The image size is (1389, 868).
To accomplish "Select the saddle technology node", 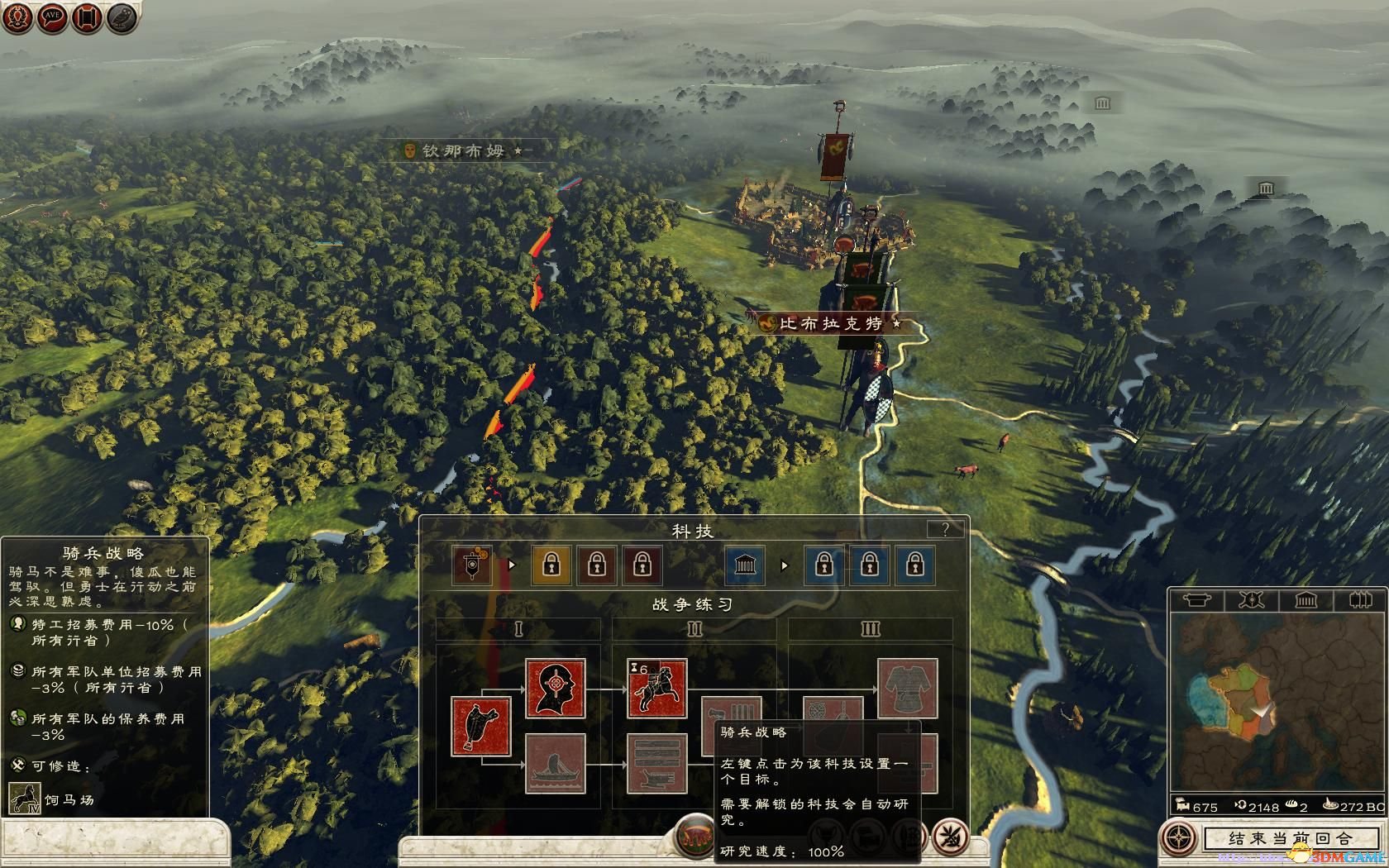I will tap(480, 726).
